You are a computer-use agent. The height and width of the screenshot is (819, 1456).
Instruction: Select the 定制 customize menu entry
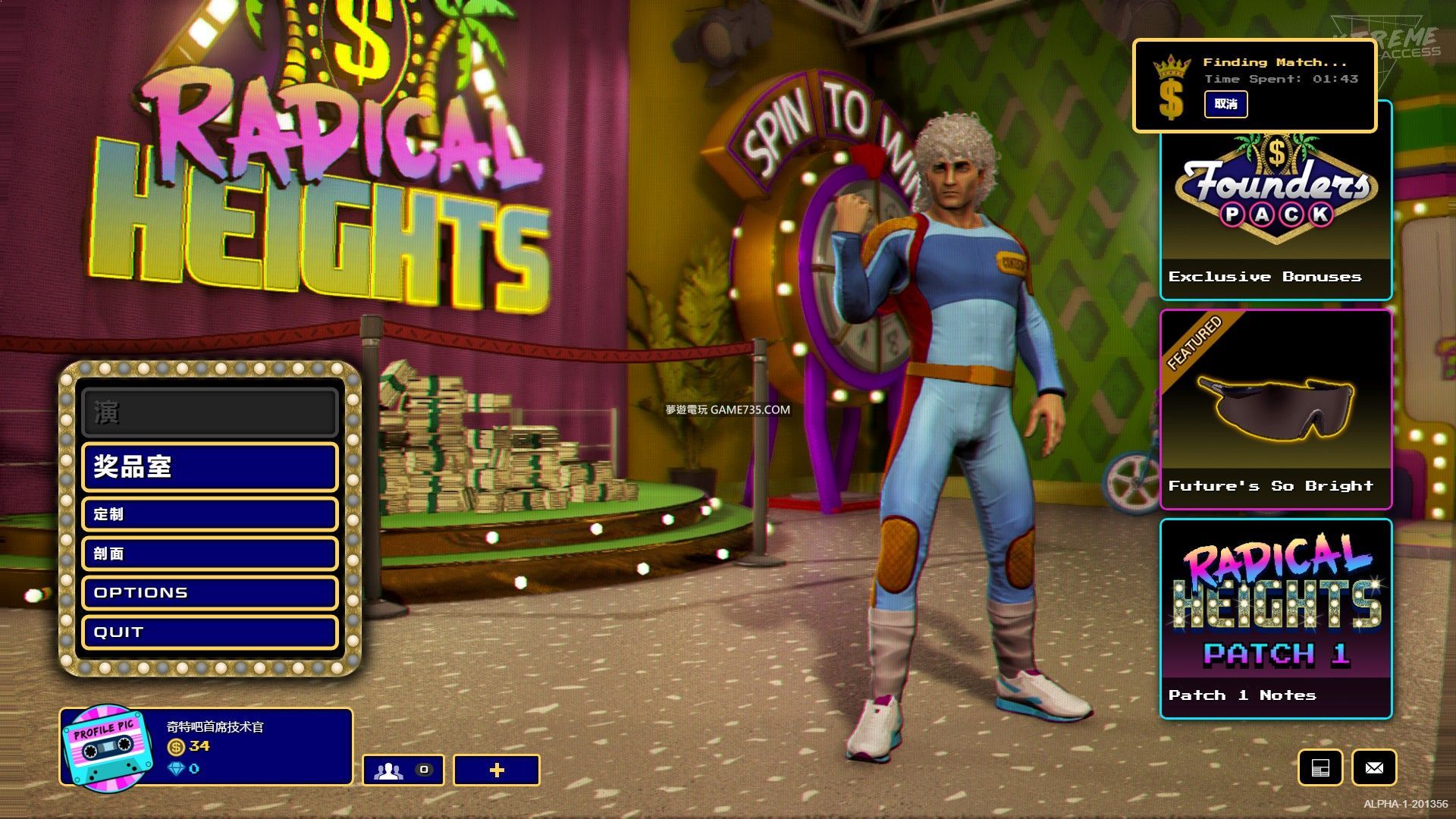point(209,514)
